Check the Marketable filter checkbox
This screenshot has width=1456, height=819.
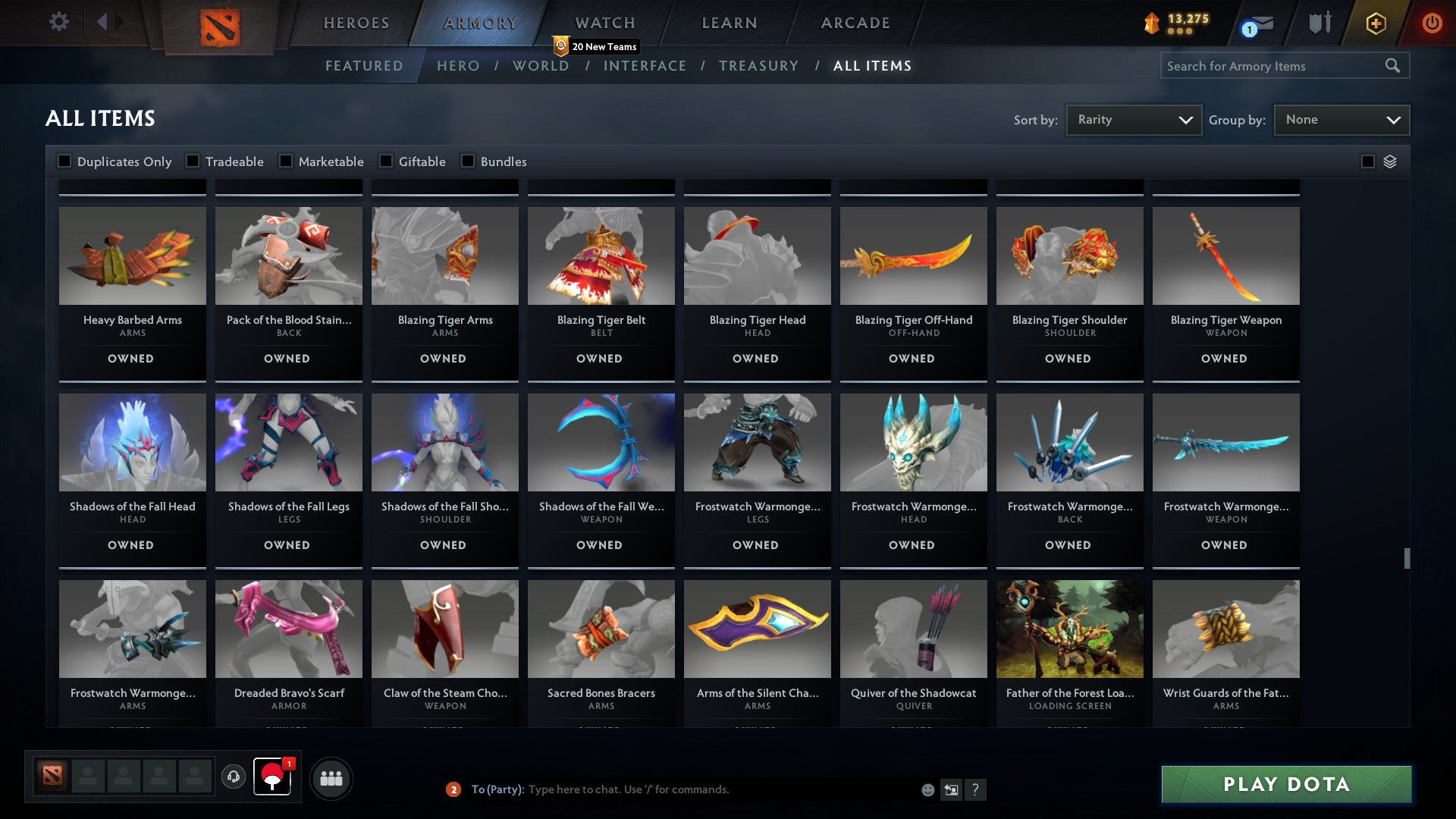point(286,161)
